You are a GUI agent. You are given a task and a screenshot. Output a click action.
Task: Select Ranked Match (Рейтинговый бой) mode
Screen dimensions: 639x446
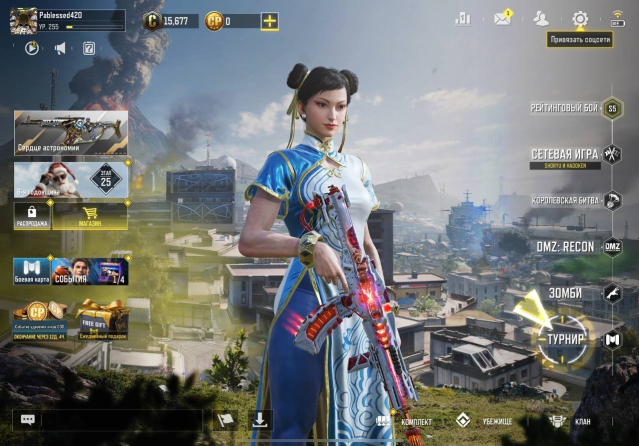pos(567,107)
